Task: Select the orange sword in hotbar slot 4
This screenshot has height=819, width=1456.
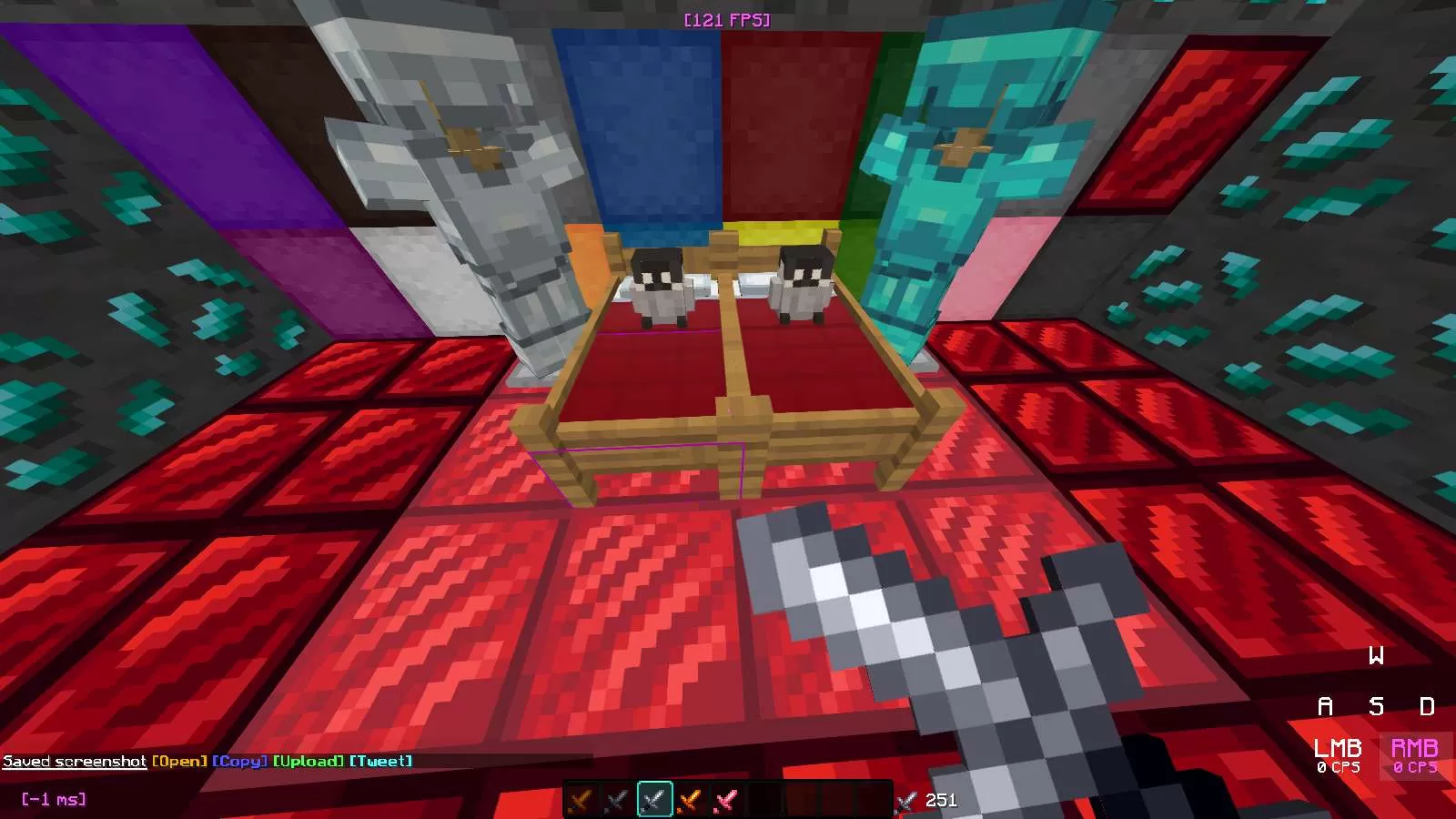Action: (x=689, y=801)
